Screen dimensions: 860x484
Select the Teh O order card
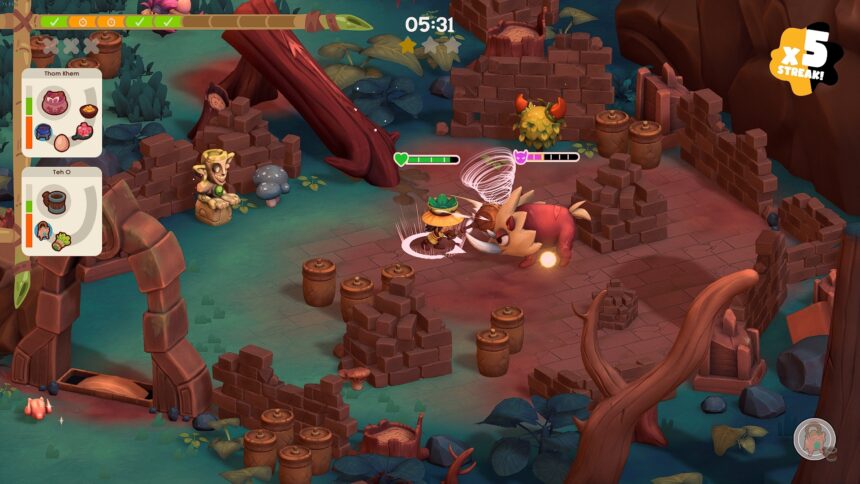[x=61, y=212]
